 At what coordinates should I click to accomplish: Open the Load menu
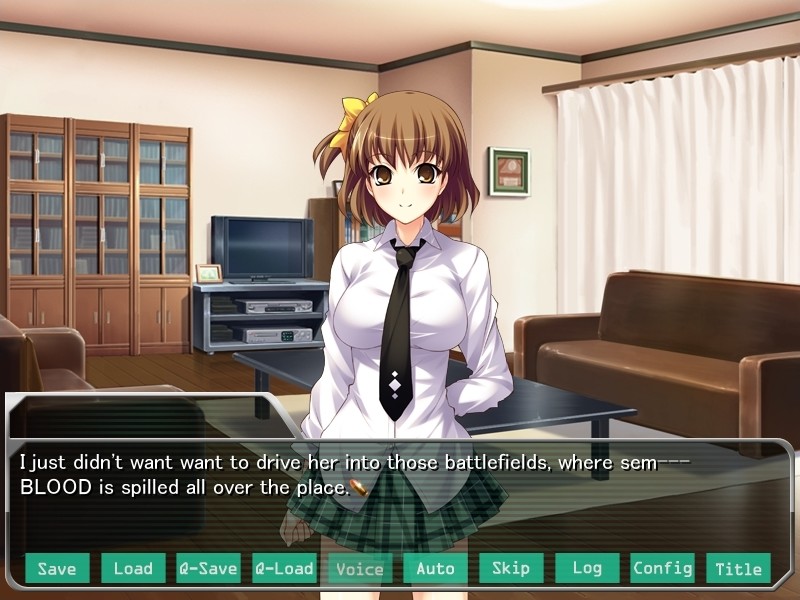133,568
